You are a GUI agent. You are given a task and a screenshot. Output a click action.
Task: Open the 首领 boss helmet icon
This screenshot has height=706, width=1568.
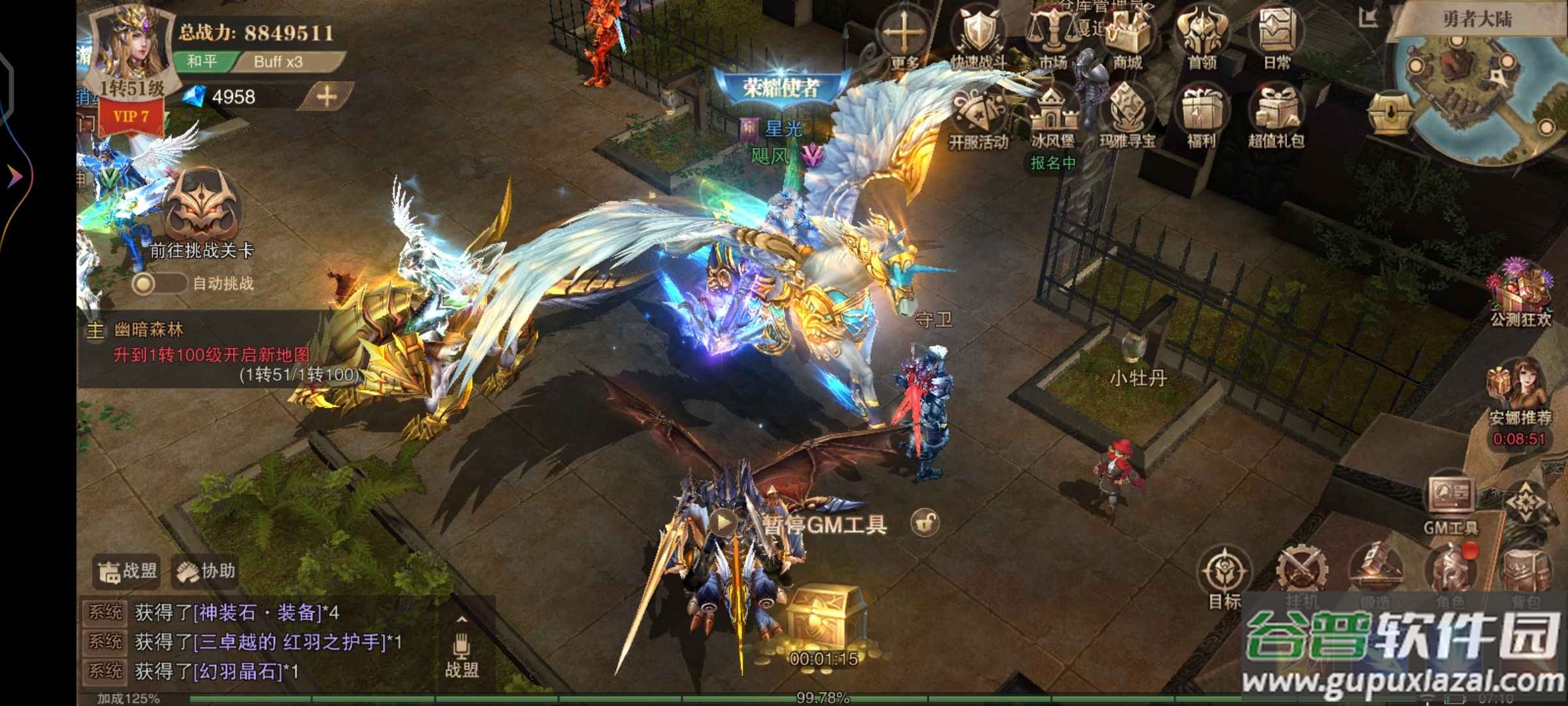(1201, 34)
